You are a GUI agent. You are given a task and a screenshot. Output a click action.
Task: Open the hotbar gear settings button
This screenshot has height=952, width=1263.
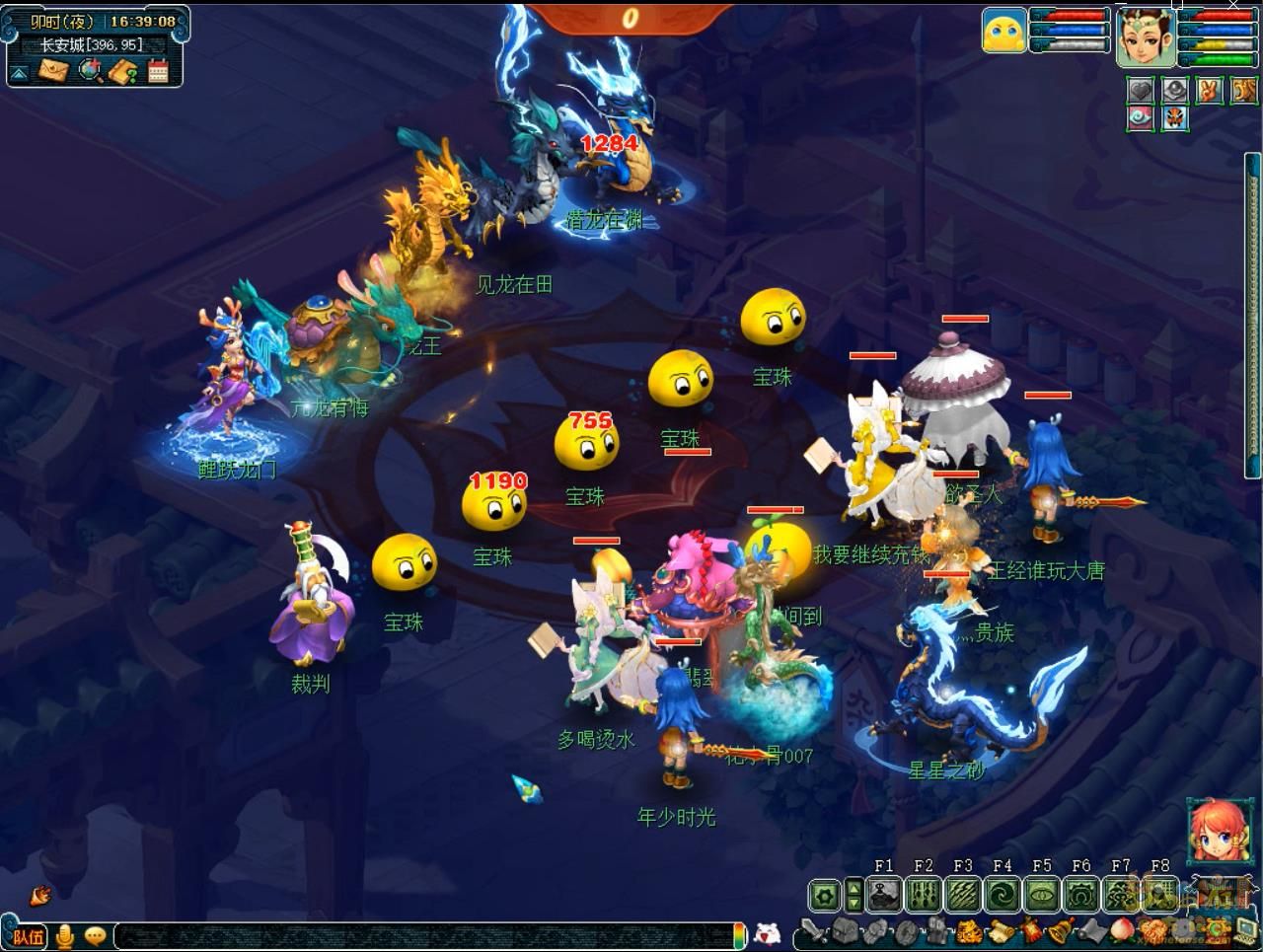tap(825, 896)
